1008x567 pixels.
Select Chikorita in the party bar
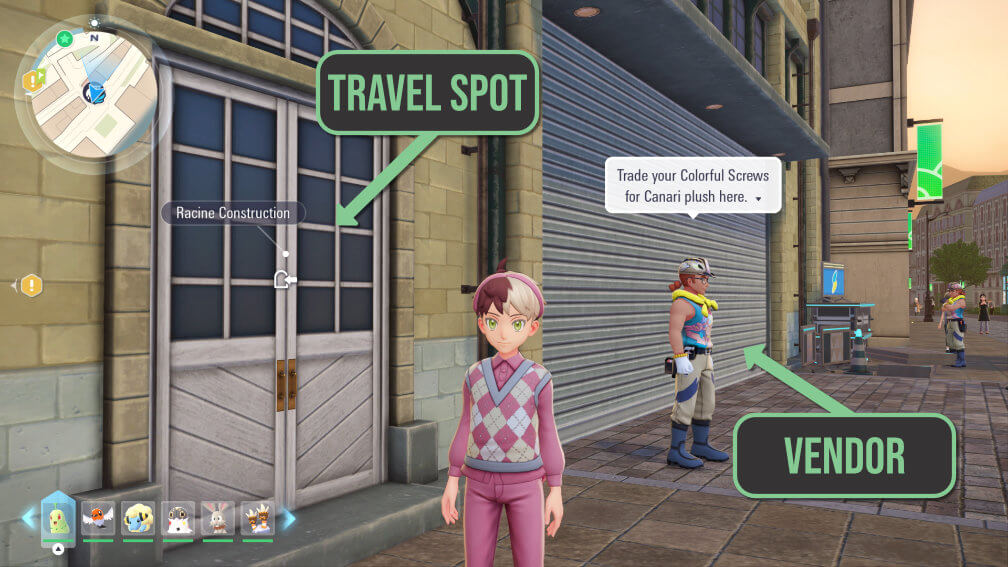click(58, 519)
